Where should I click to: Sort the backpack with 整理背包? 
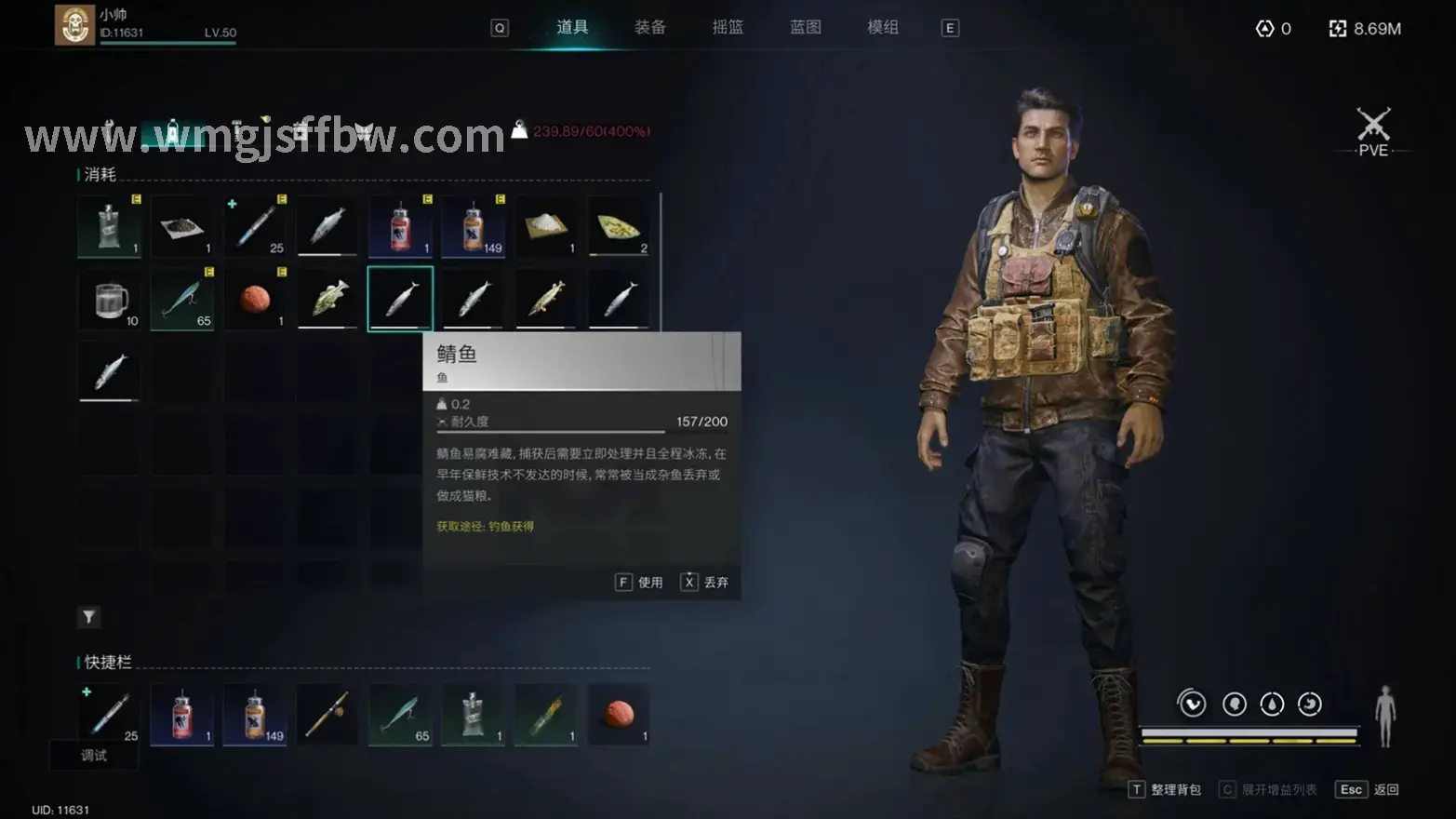pyautogui.click(x=1166, y=790)
